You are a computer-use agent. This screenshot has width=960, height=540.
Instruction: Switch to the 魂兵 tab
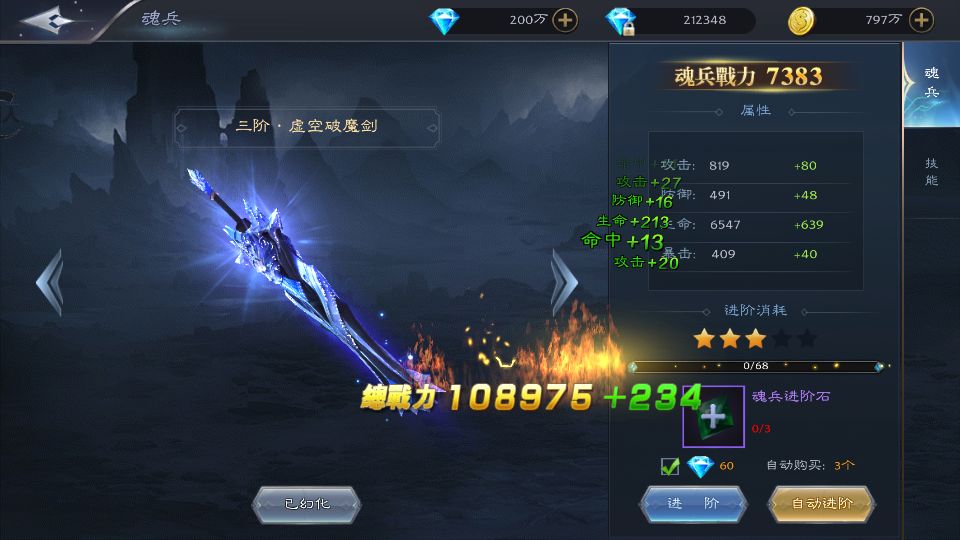[931, 83]
